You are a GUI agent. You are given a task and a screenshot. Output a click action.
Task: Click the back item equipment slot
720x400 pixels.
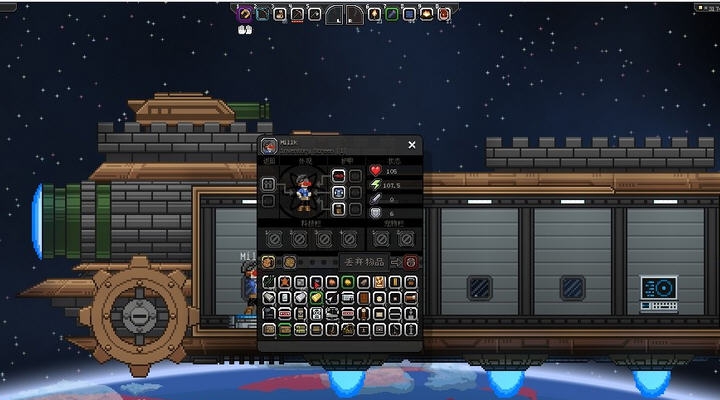coord(268,184)
